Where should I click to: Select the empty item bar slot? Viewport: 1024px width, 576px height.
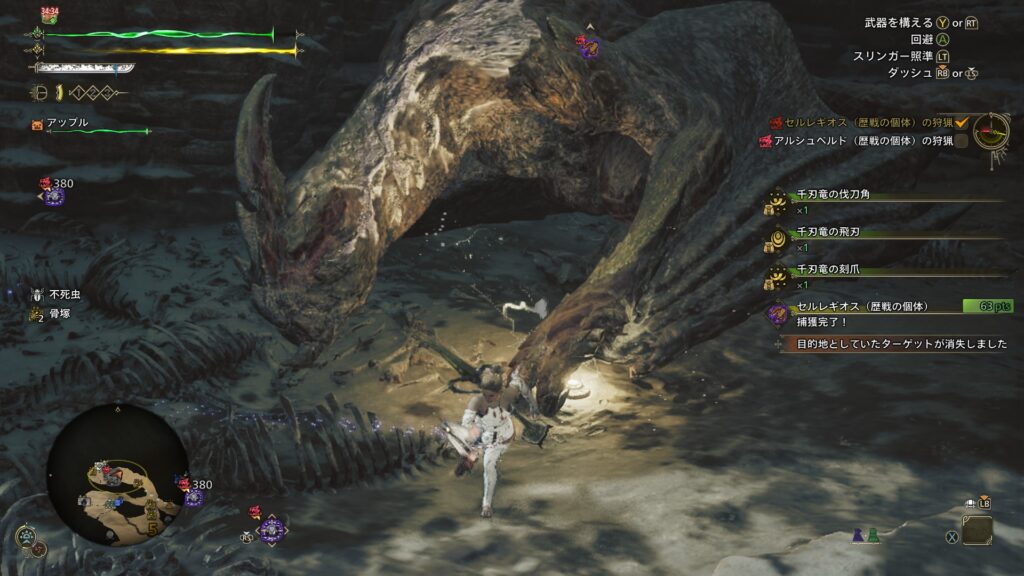[977, 530]
